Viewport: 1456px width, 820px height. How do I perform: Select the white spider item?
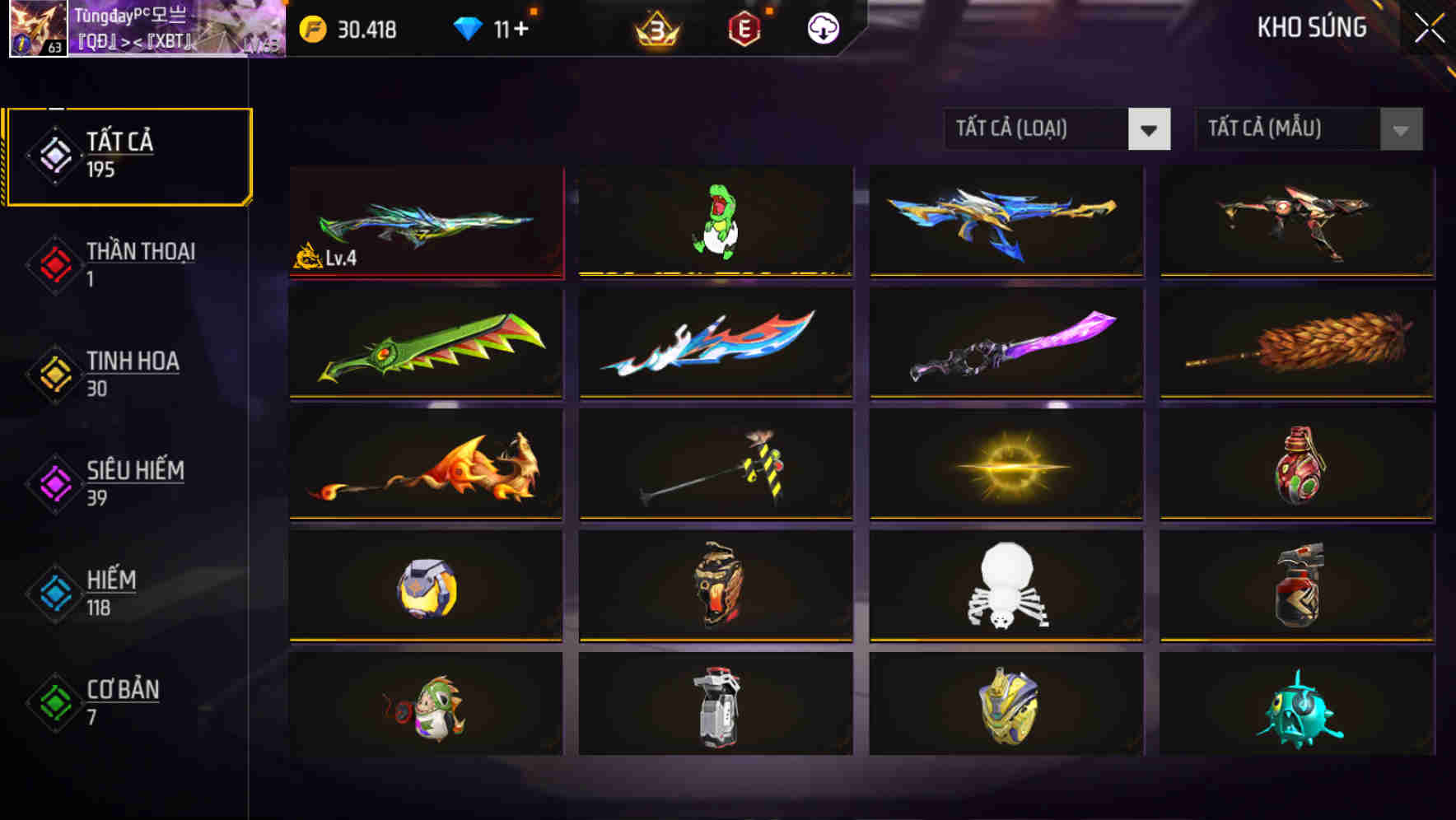[x=1005, y=586]
